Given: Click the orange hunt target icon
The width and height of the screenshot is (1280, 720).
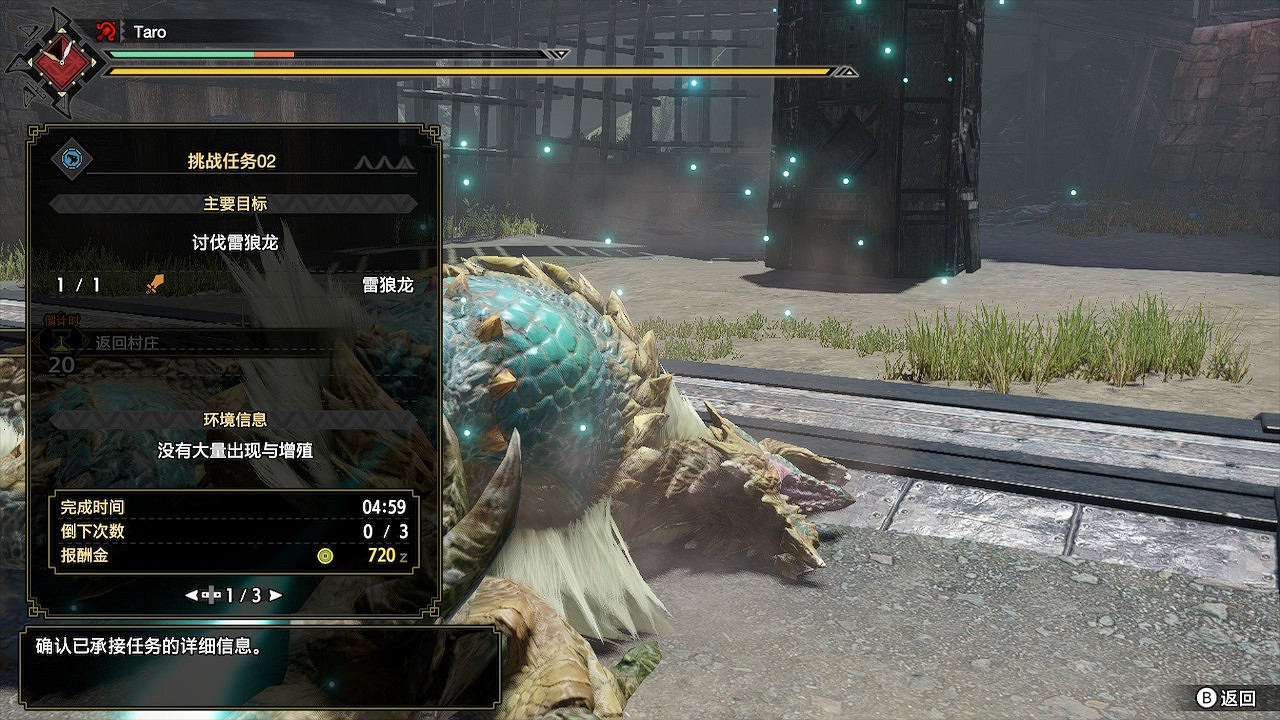Looking at the screenshot, I should point(154,285).
